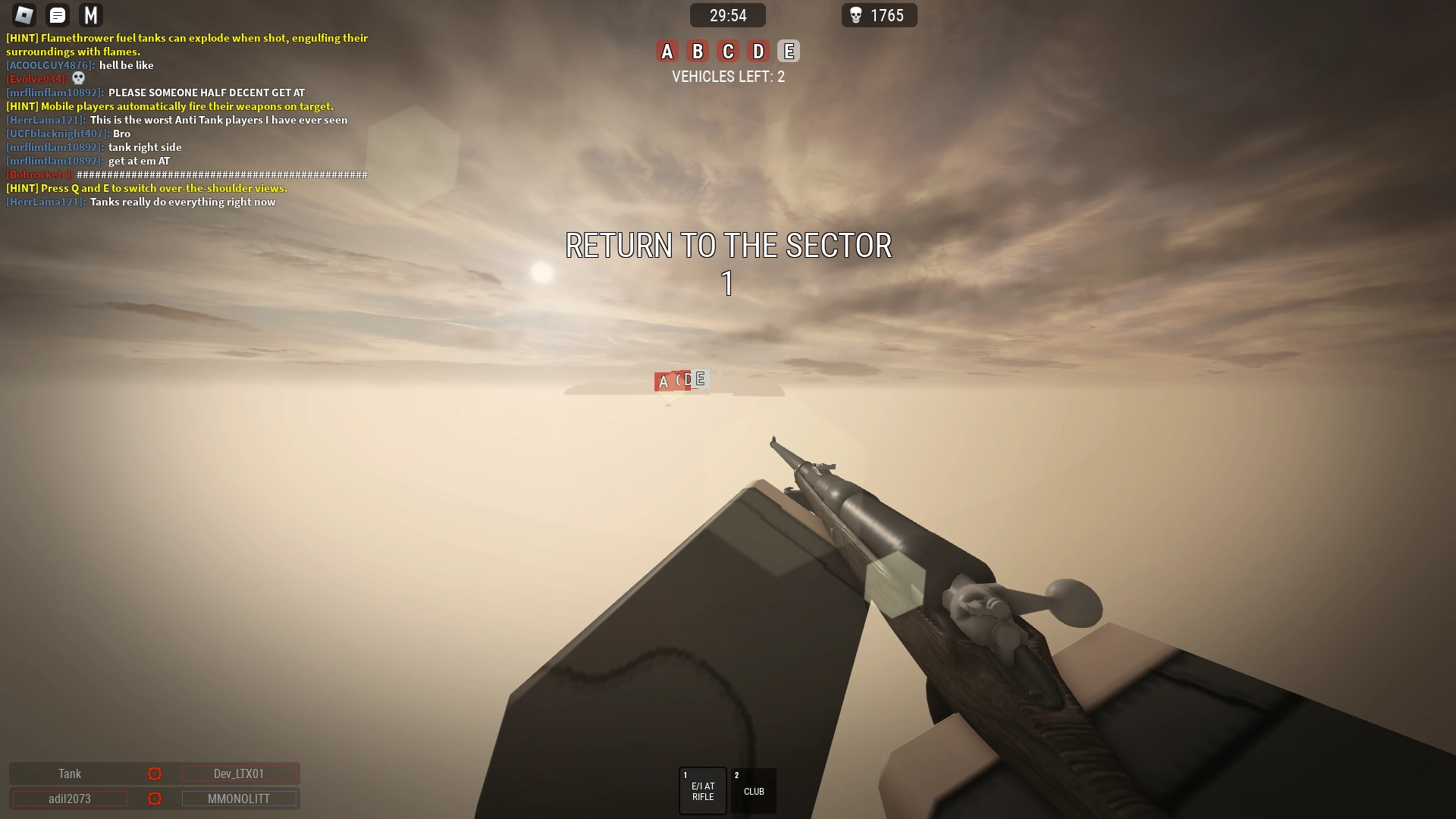Viewport: 1456px width, 819px height.
Task: Switch to the CLUB weapon slot
Action: click(x=753, y=790)
